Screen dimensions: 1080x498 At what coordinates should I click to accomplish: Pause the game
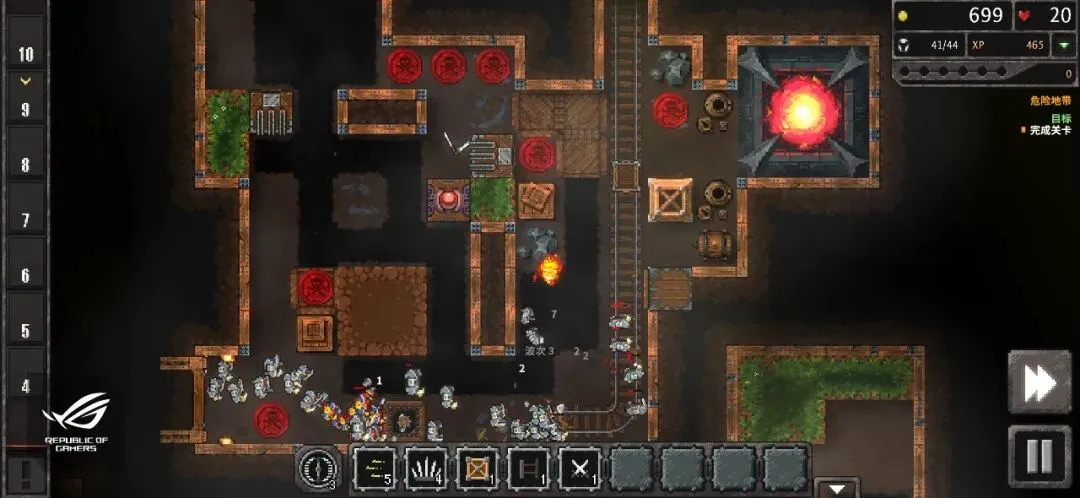1039,457
